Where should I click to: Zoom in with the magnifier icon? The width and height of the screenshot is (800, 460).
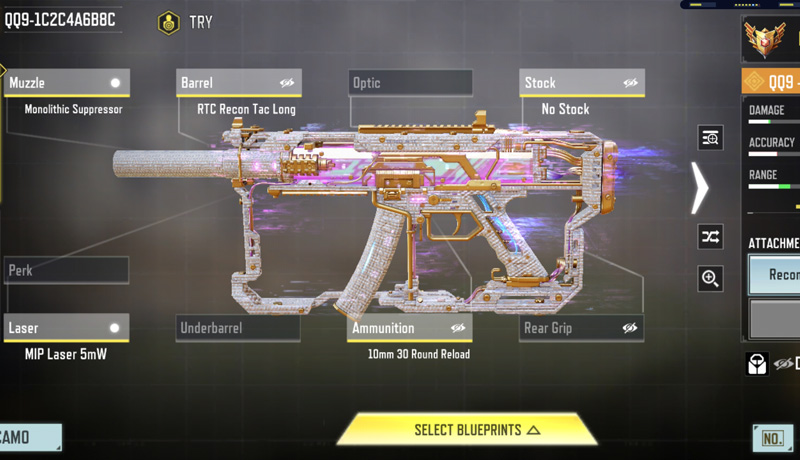pyautogui.click(x=710, y=278)
